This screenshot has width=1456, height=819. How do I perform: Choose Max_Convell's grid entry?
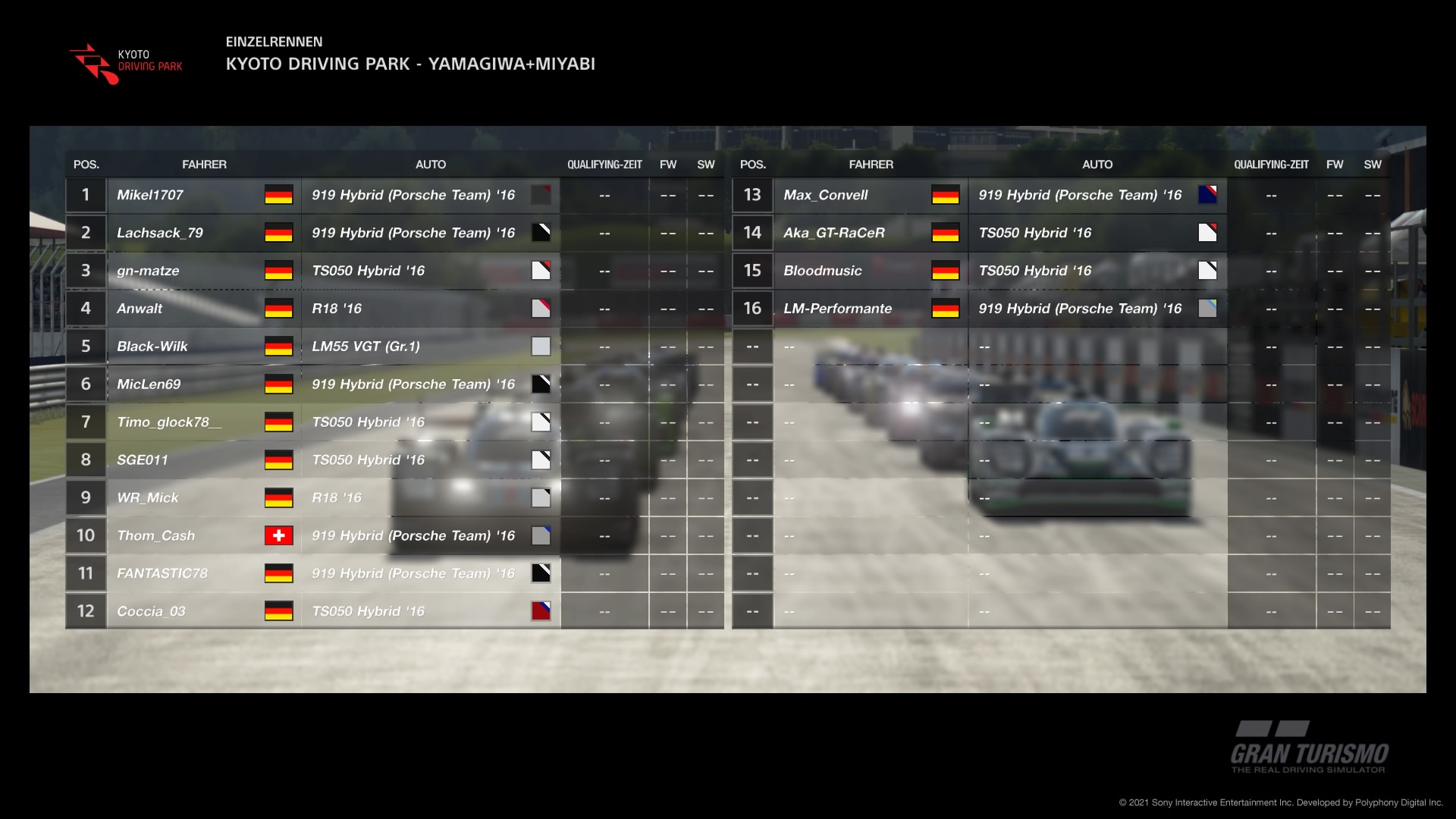[826, 195]
